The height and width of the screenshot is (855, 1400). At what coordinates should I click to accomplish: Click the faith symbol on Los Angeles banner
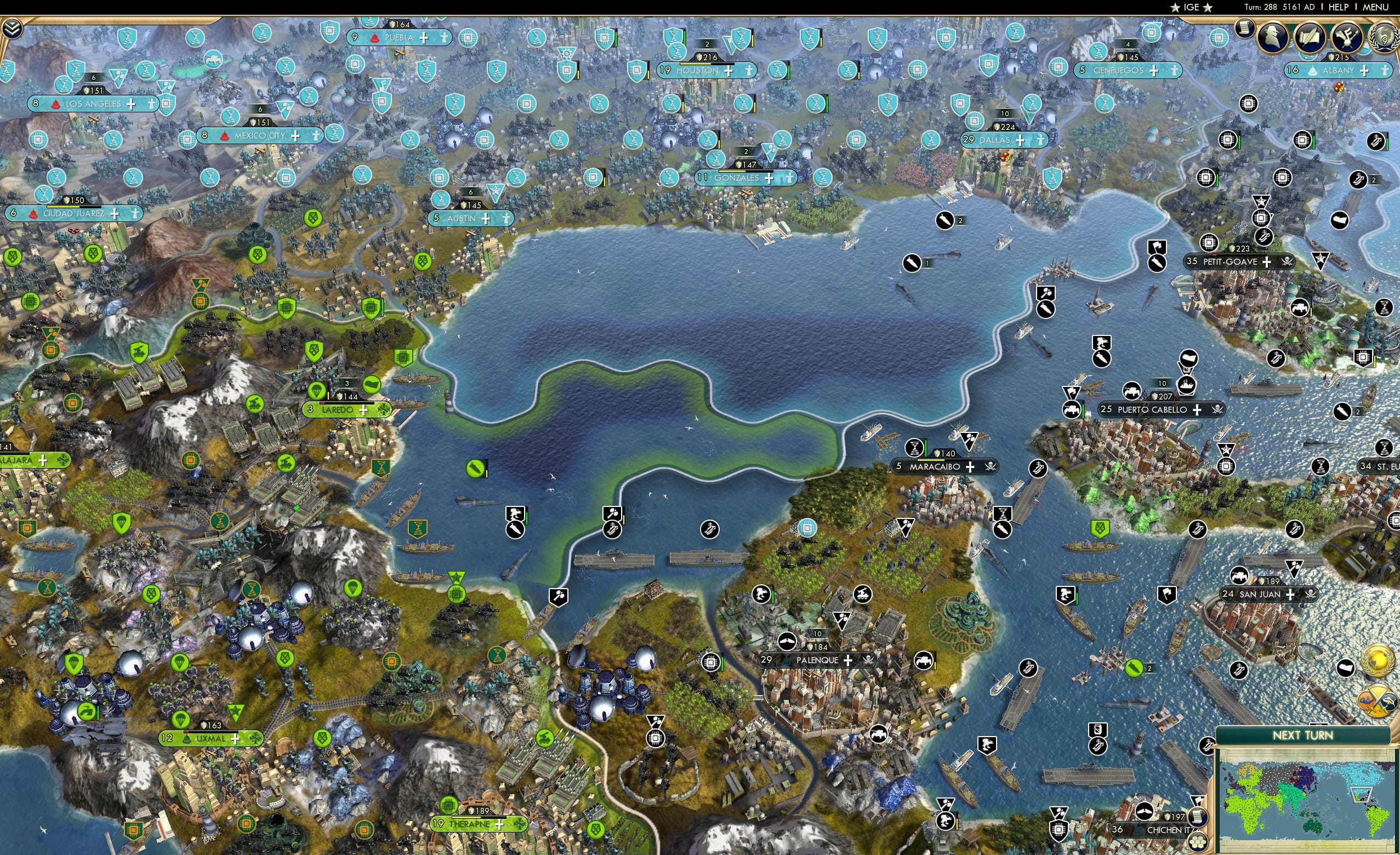point(151,105)
